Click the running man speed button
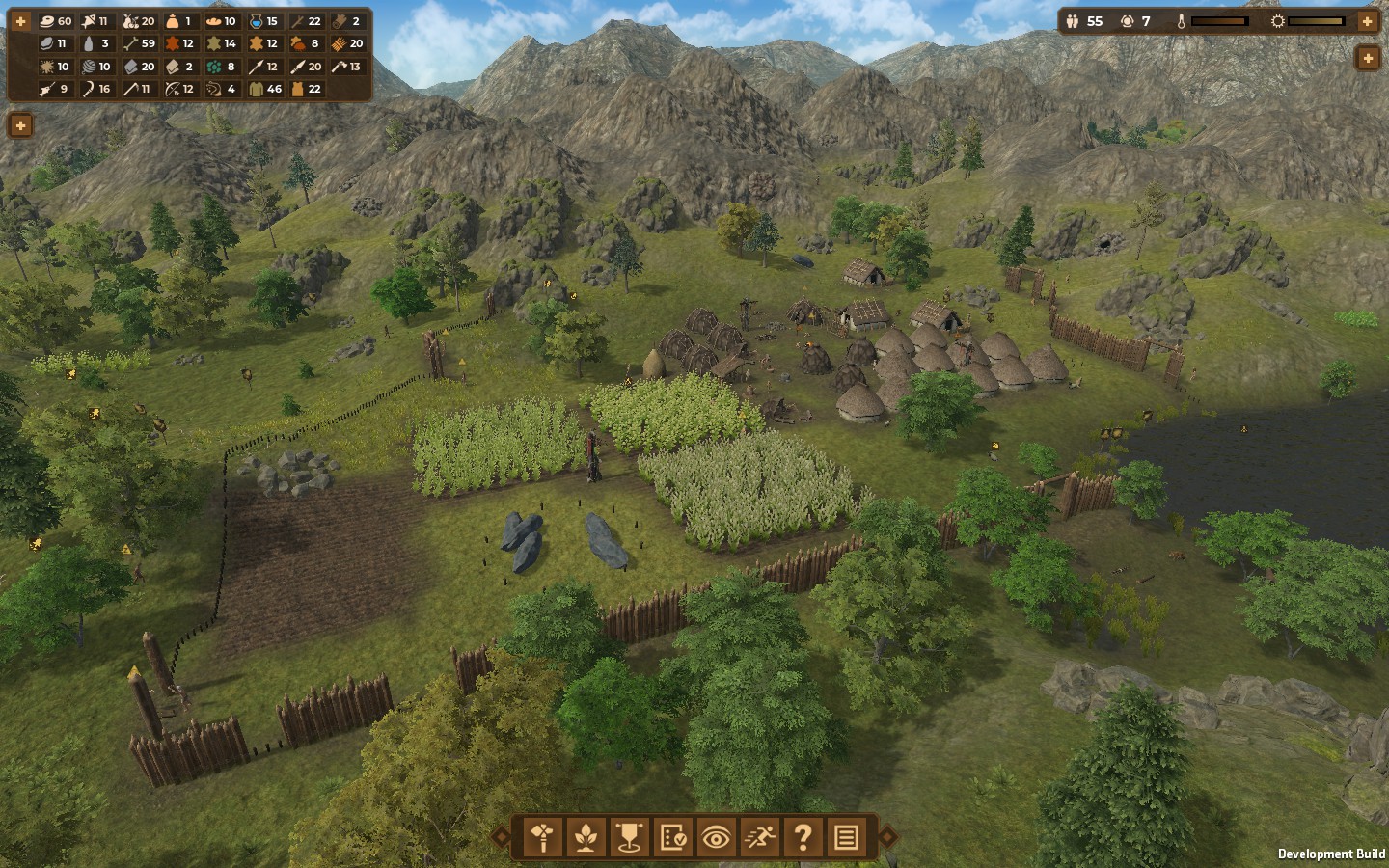The width and height of the screenshot is (1389, 868). pyautogui.click(x=759, y=837)
